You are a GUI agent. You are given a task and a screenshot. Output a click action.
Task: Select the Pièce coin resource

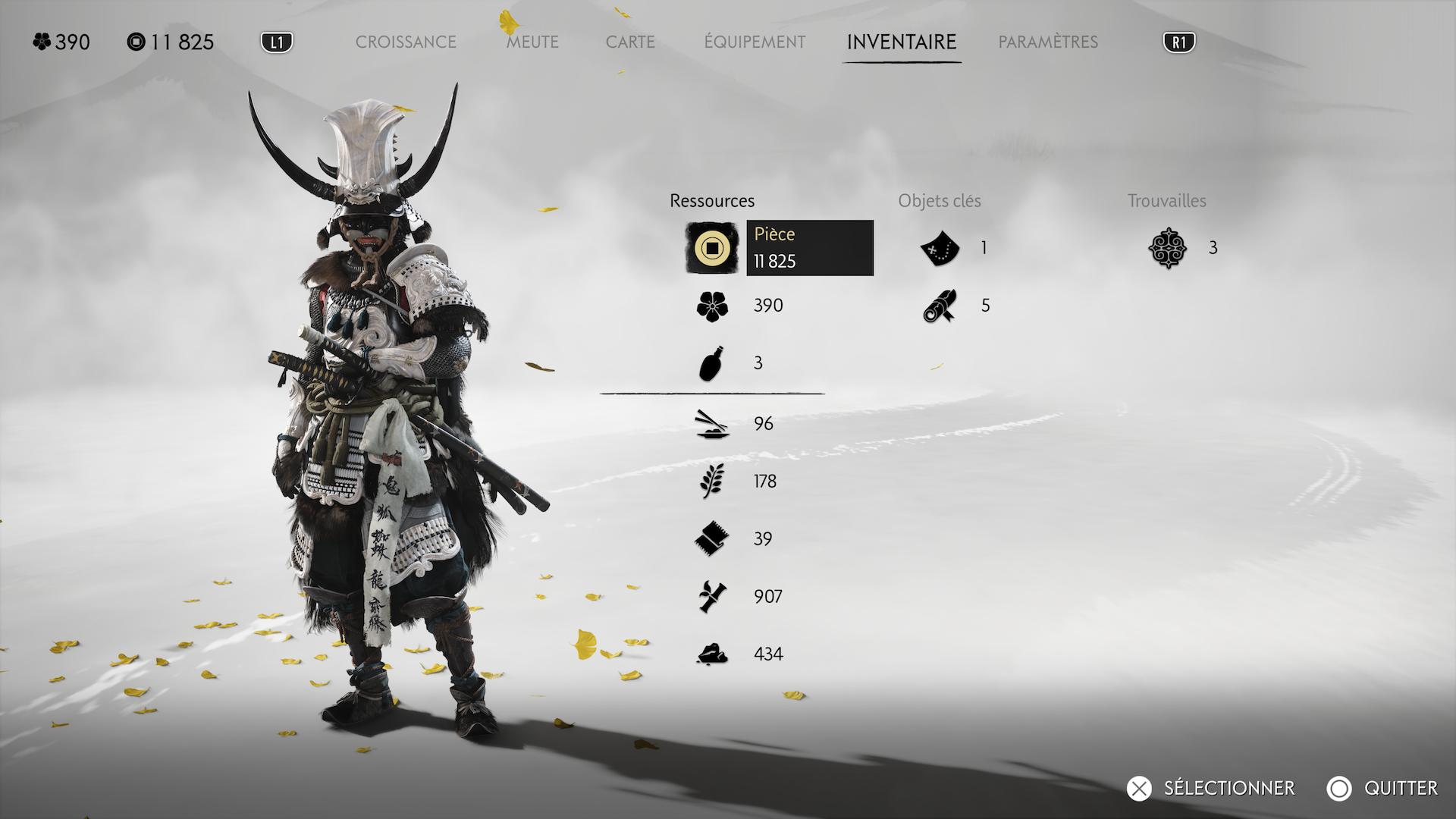point(712,248)
